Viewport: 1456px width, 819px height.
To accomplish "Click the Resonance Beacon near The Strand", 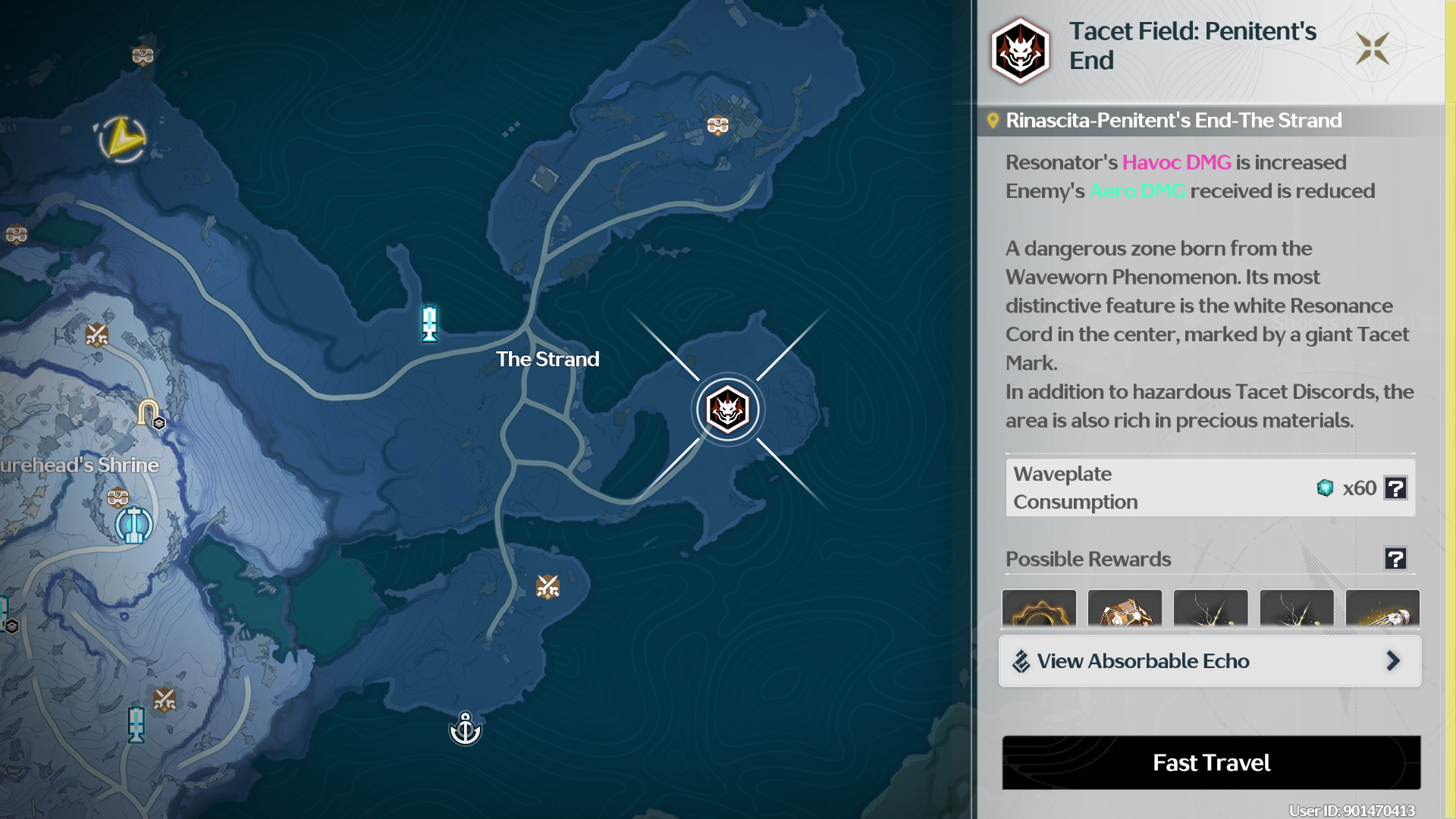I will point(429,323).
